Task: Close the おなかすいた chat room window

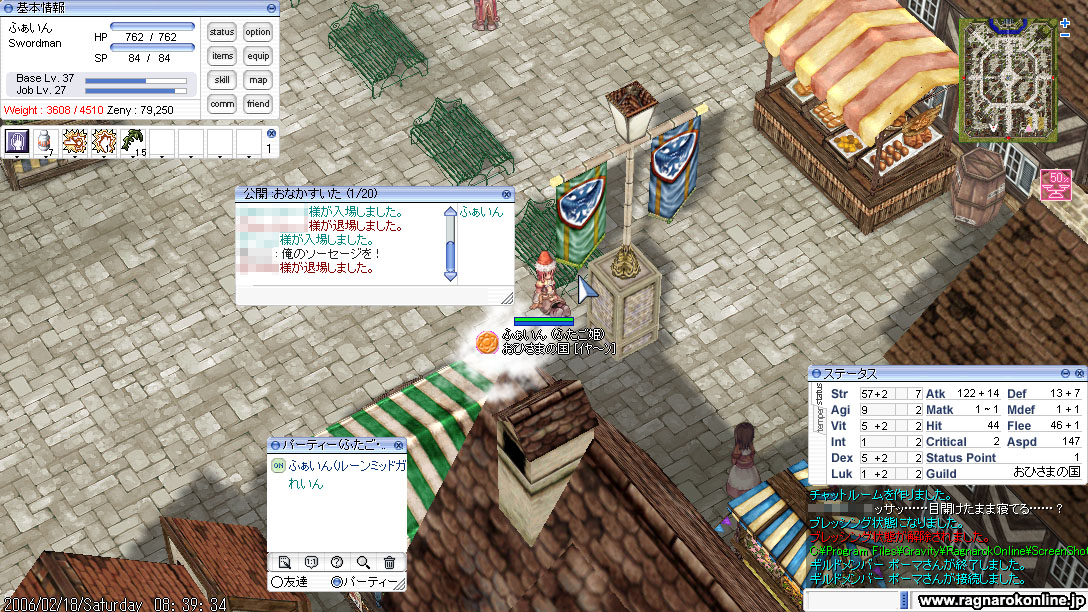Action: coord(506,193)
